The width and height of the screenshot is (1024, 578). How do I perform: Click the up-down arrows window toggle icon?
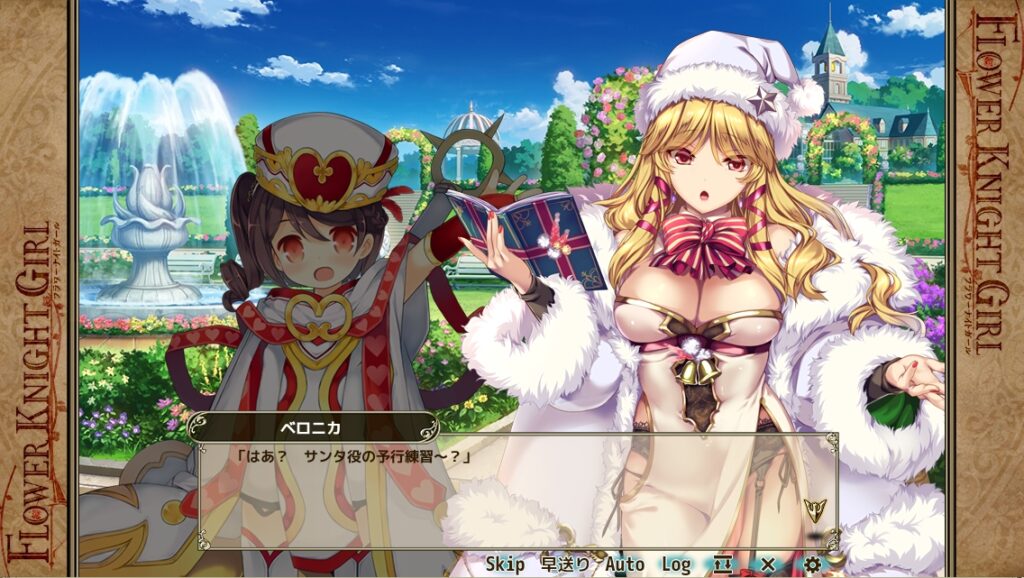[724, 565]
